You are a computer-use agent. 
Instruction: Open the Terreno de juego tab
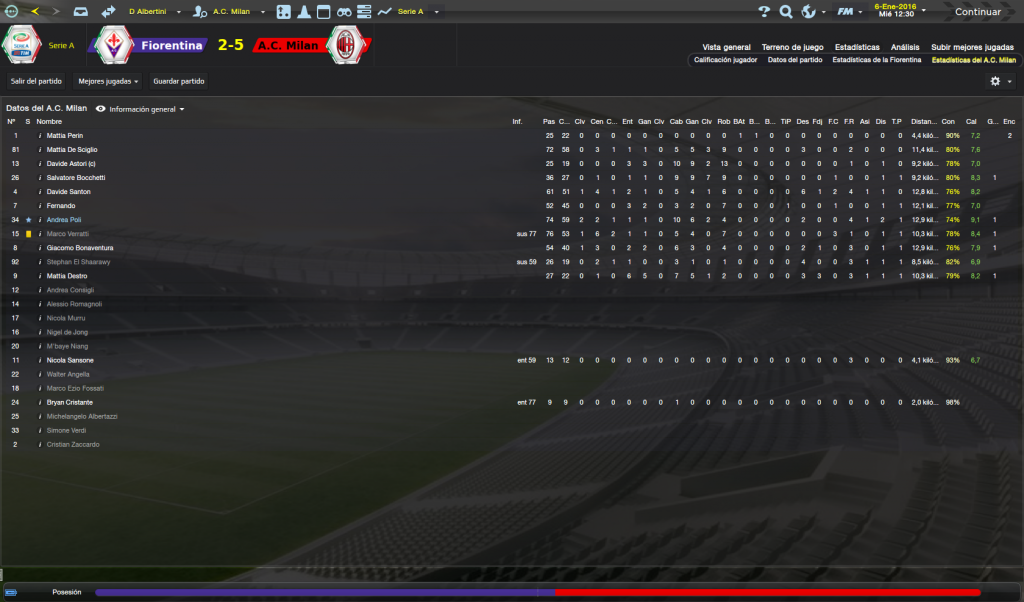[x=792, y=47]
